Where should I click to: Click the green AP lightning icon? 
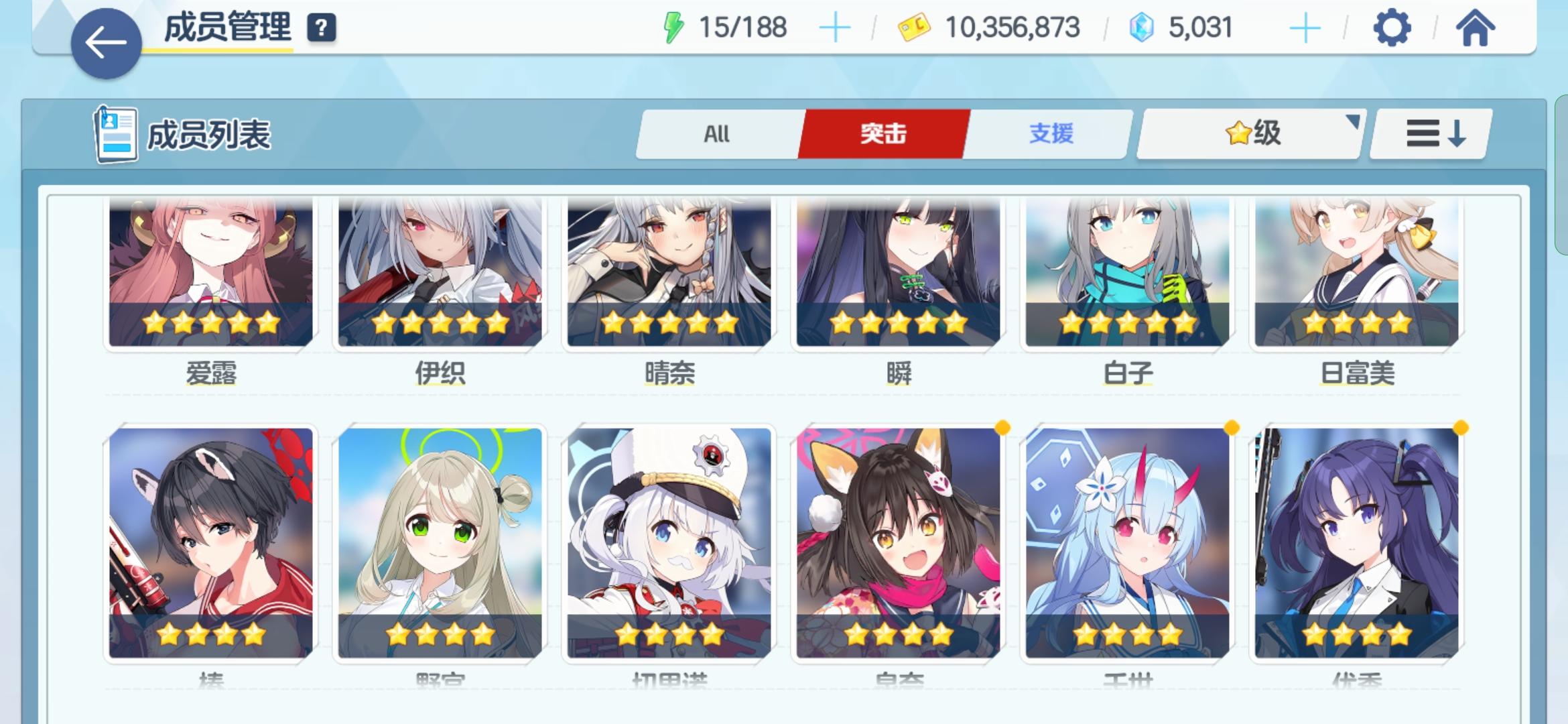click(x=675, y=27)
